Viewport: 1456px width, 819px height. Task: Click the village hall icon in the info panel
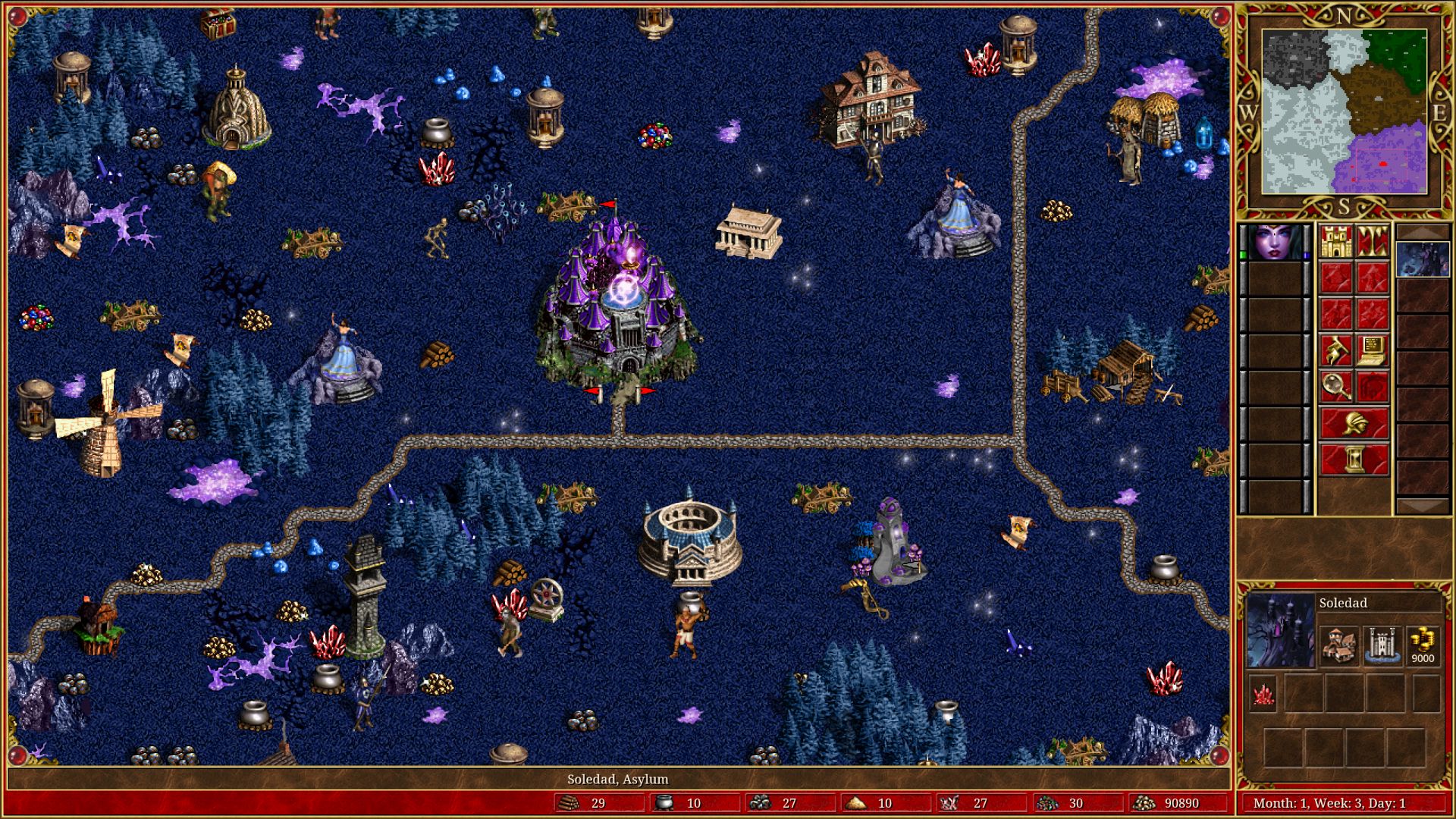[x=1338, y=645]
